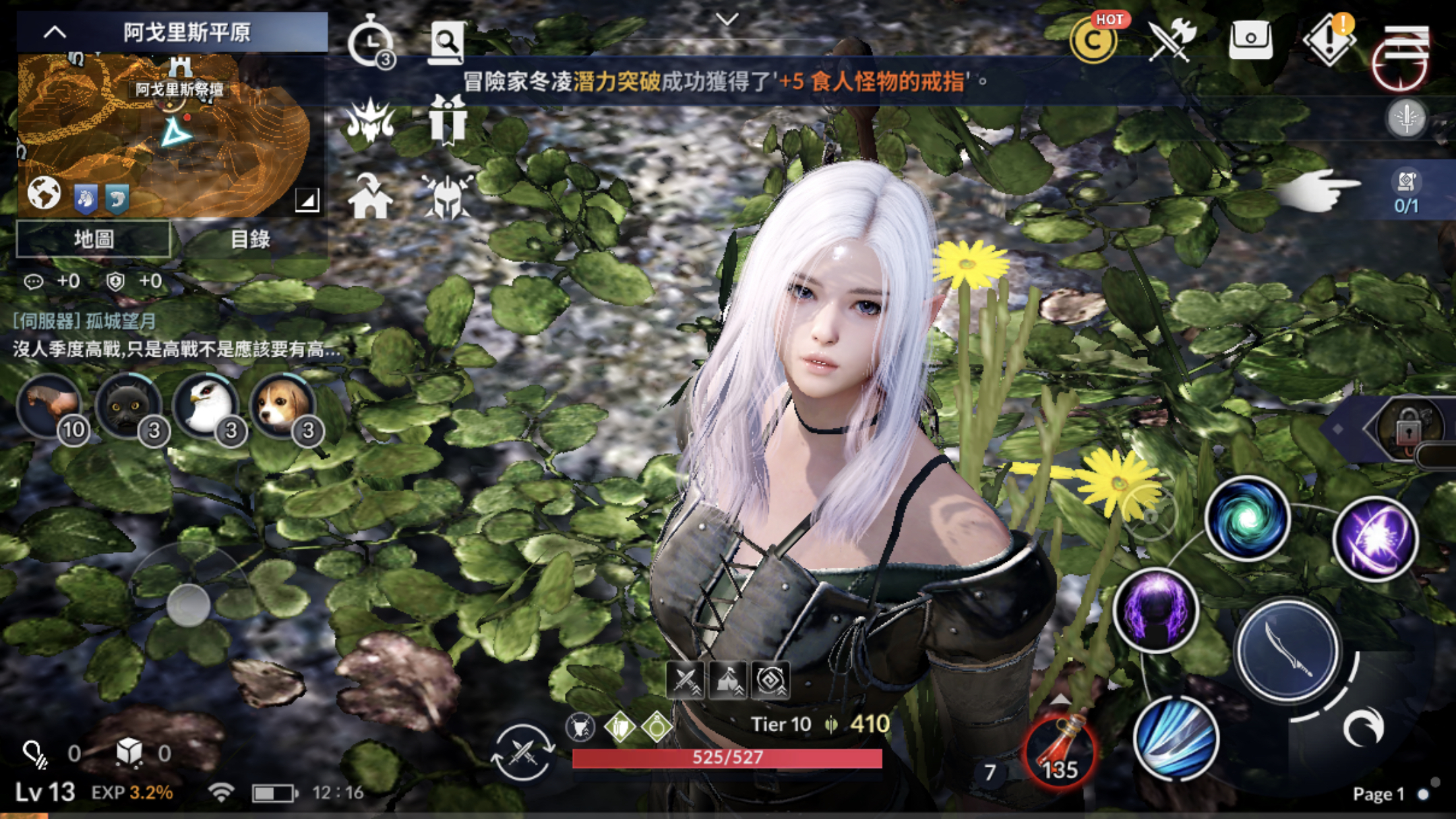Expand the top notification down chevron
This screenshot has width=1456, height=819.
[x=725, y=20]
